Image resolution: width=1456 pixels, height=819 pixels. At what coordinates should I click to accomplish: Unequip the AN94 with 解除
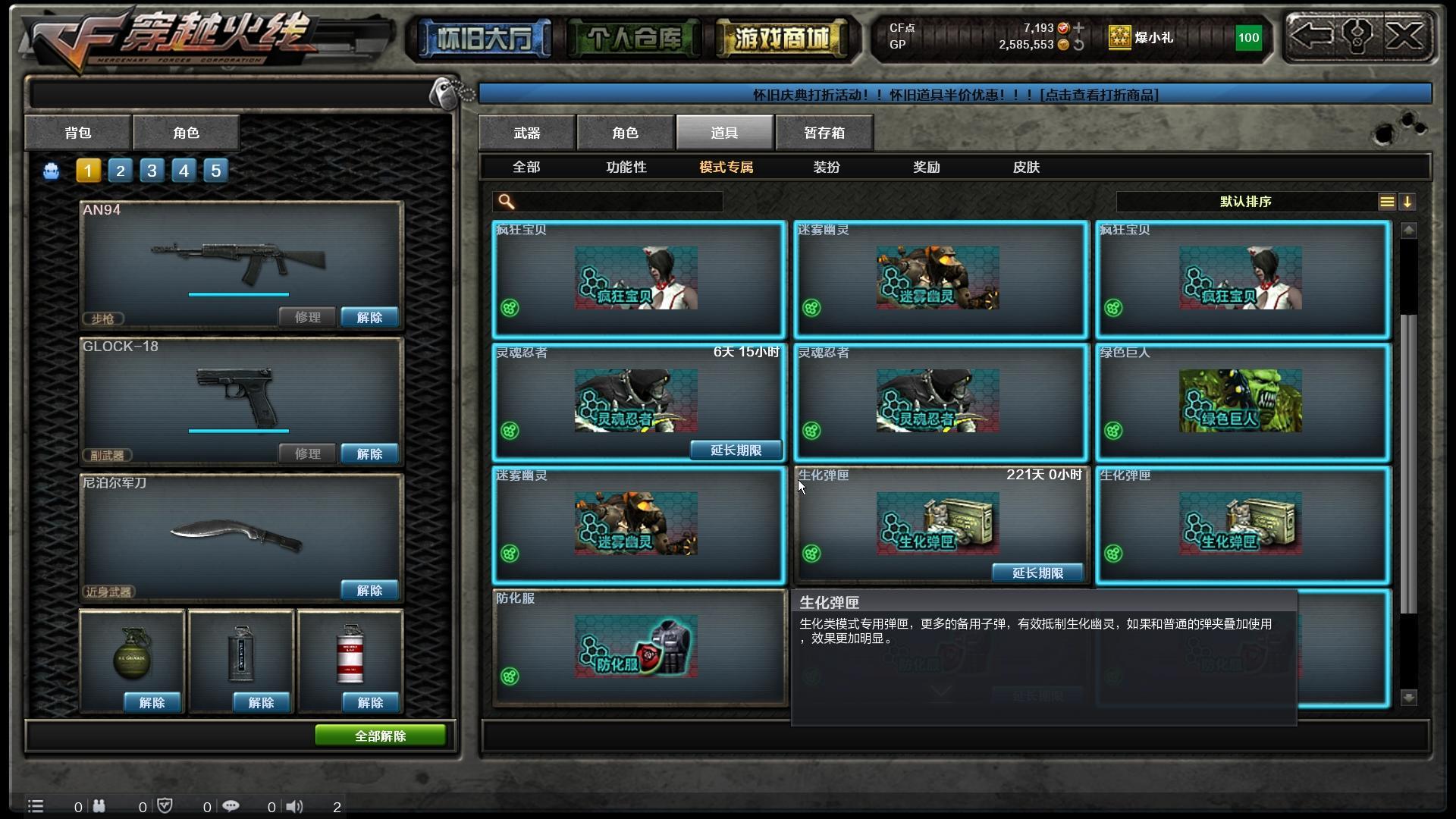pos(369,318)
